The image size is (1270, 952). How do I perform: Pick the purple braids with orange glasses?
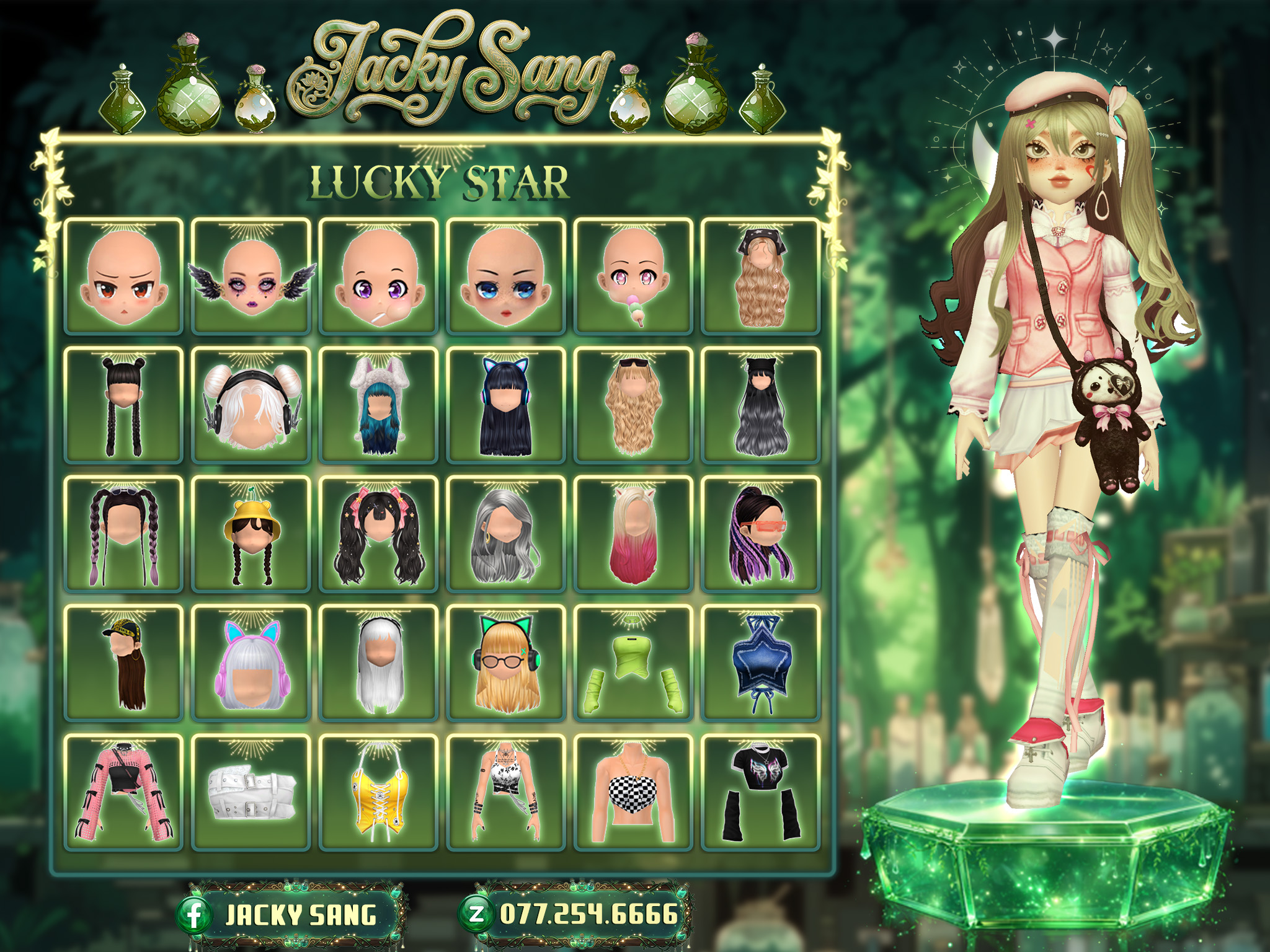pos(761,534)
